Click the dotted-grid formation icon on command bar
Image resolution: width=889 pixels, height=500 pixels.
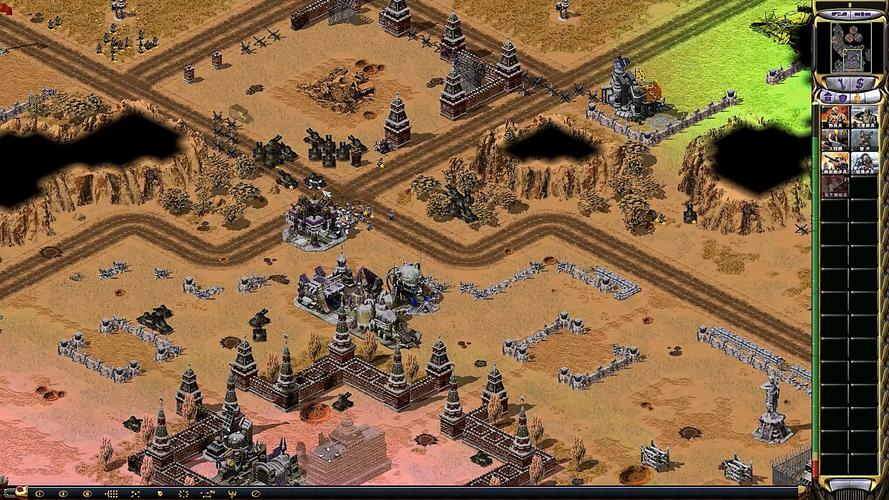point(111,494)
